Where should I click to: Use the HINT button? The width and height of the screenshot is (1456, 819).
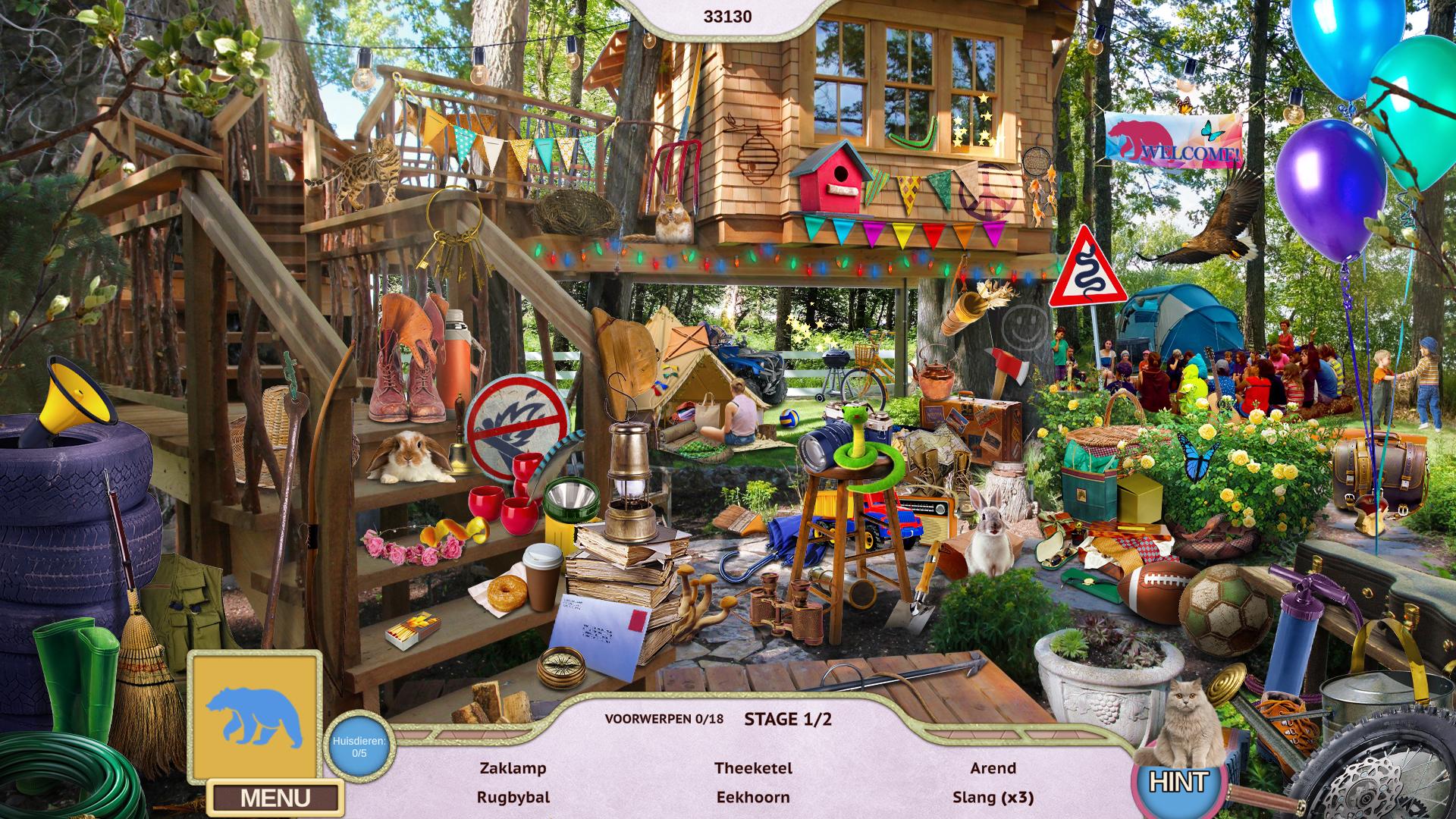click(1178, 782)
